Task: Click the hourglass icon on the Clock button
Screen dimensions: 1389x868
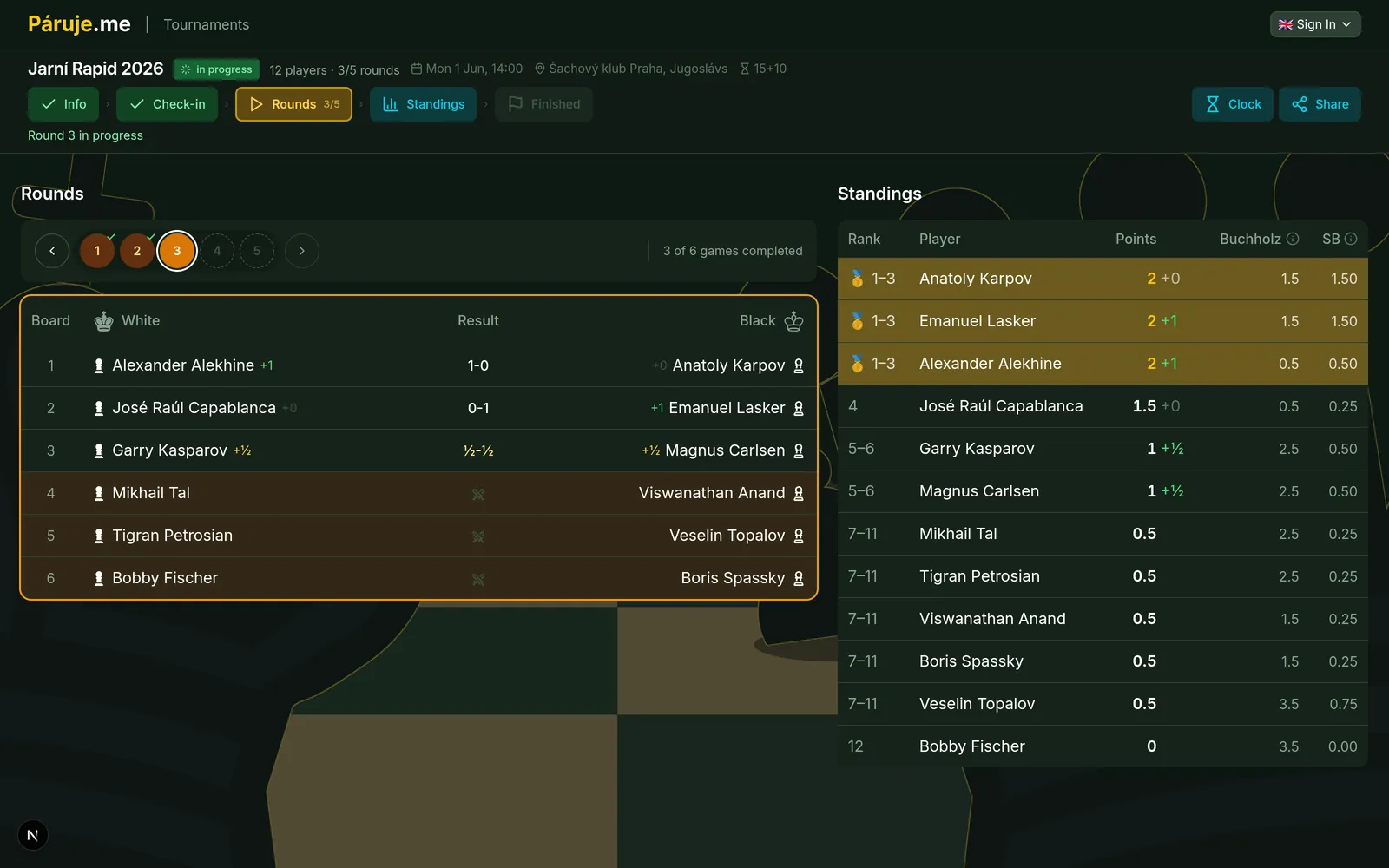Action: point(1211,104)
